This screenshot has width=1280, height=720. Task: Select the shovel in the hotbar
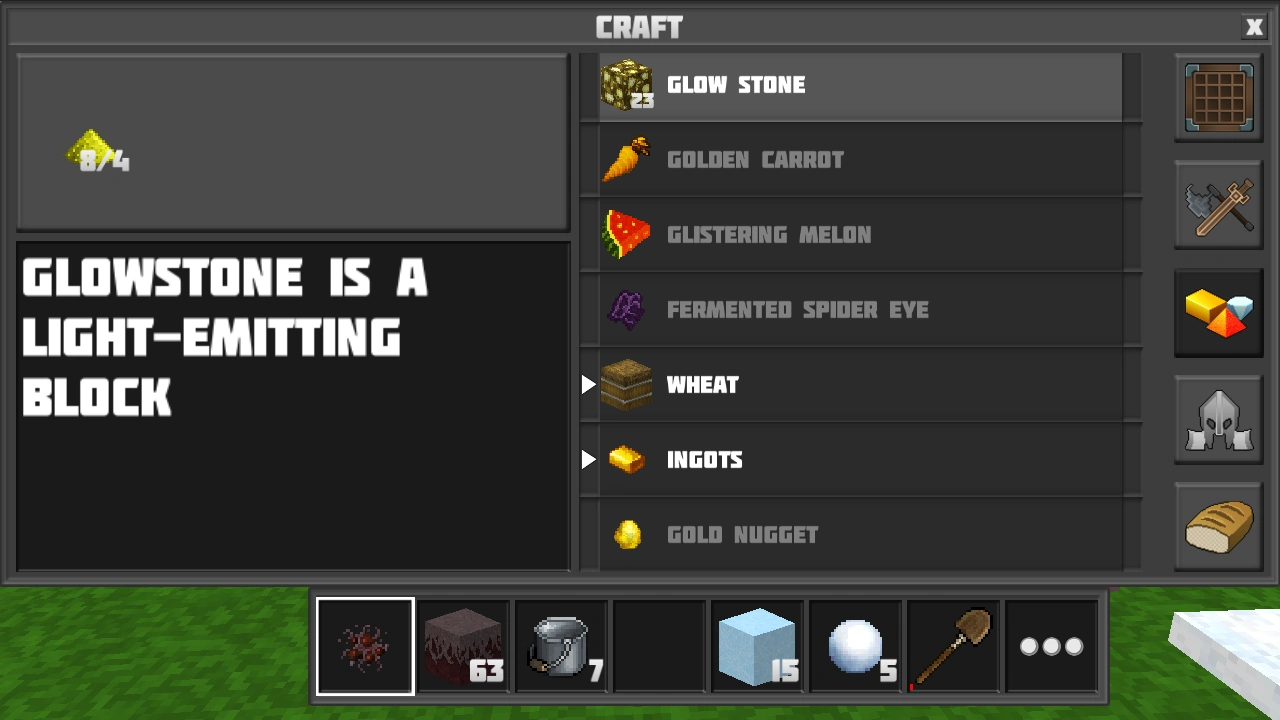[x=953, y=645]
